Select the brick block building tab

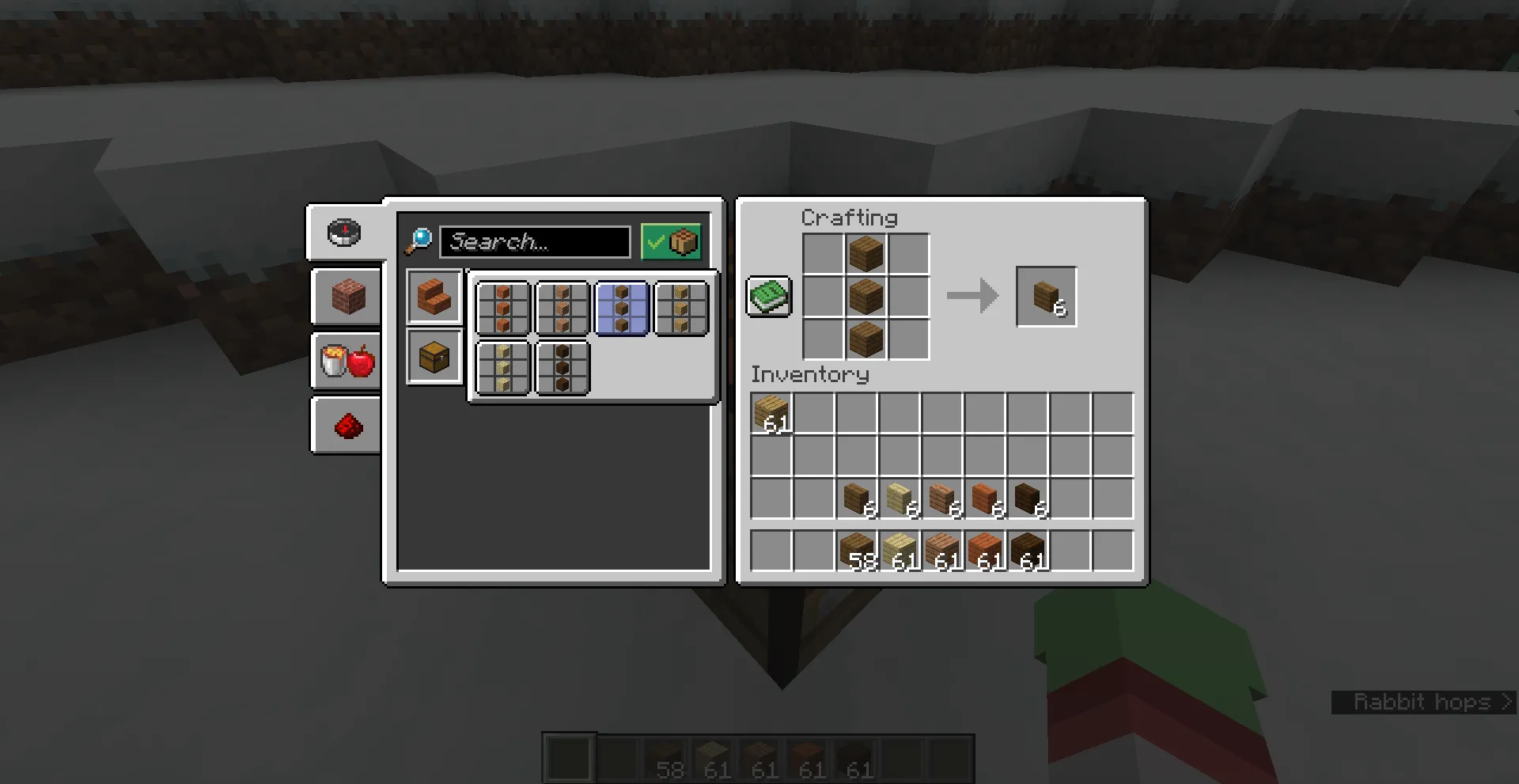[346, 297]
